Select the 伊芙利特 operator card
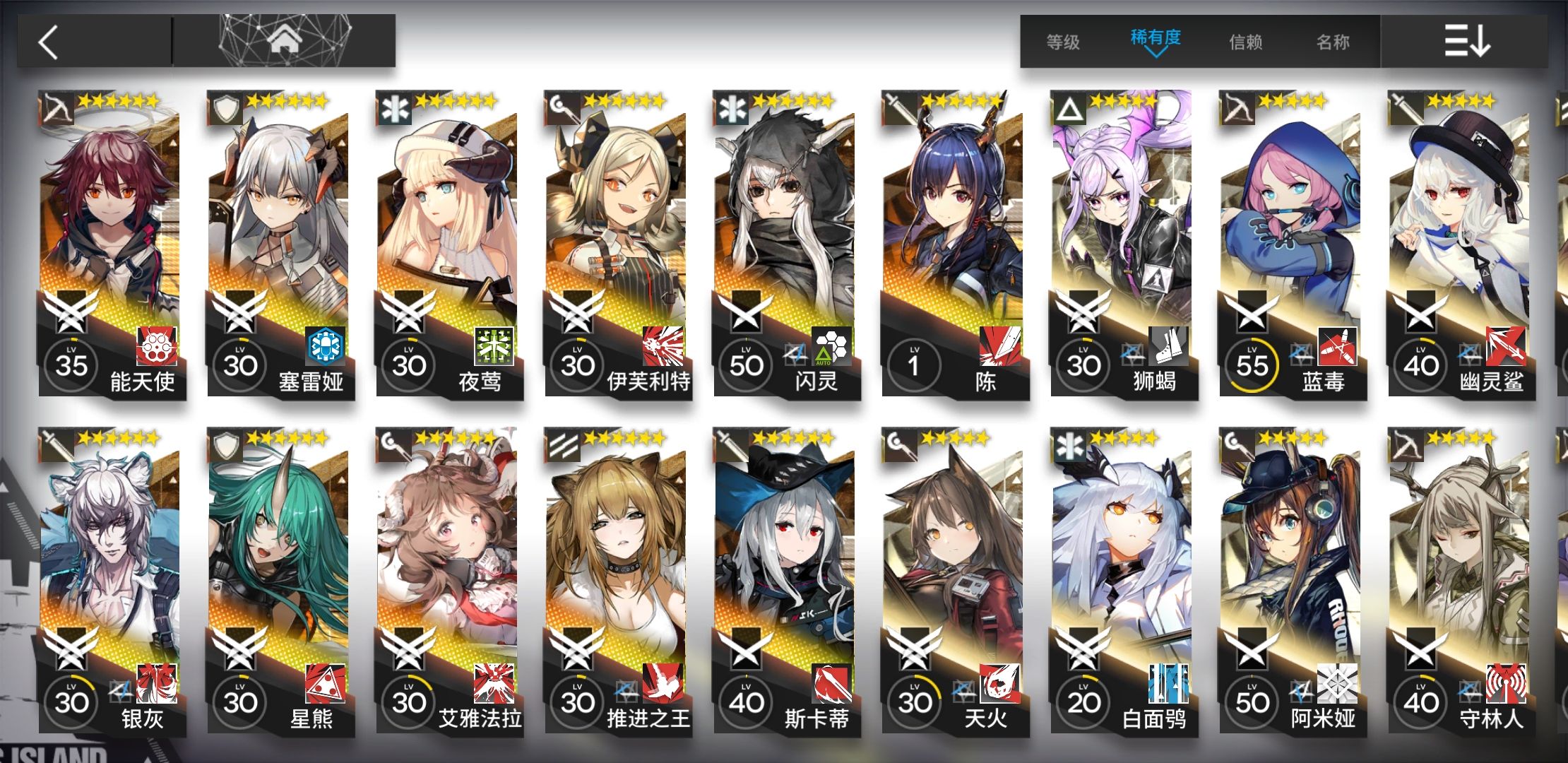Screen dimensions: 1568x763 tap(617, 240)
